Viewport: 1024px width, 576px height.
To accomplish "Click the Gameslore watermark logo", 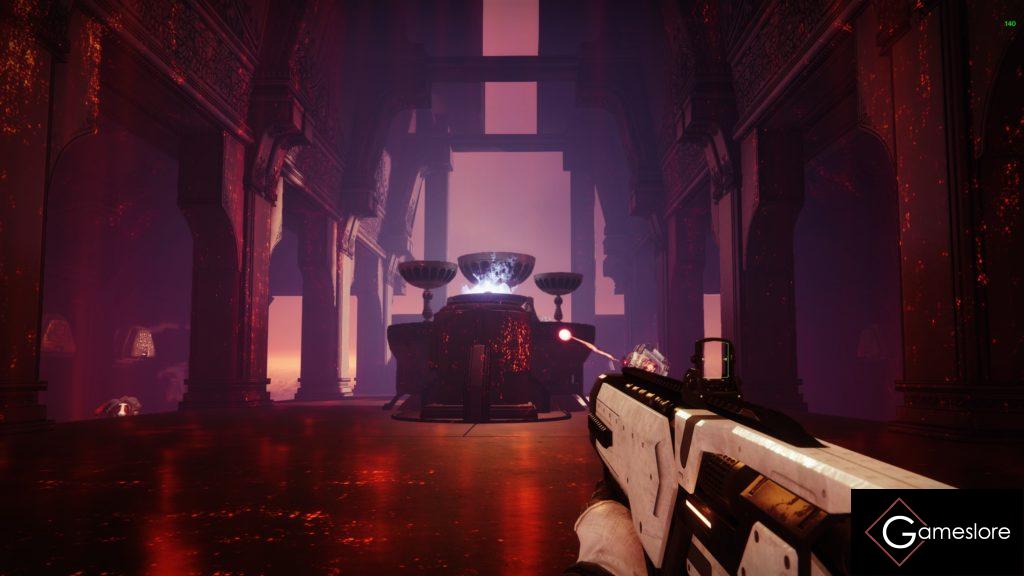I will point(937,532).
